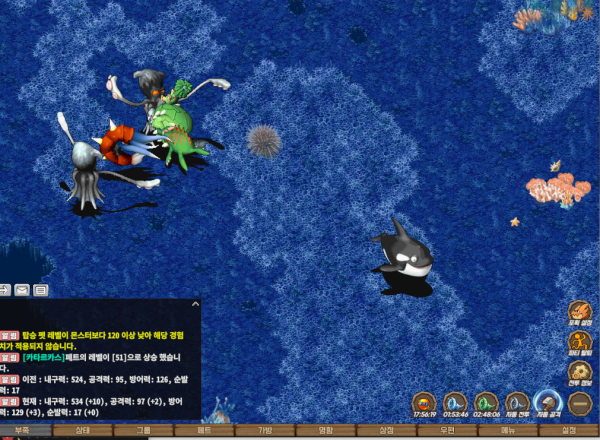Open the battle info shell icon
The image size is (600, 440).
tap(580, 373)
